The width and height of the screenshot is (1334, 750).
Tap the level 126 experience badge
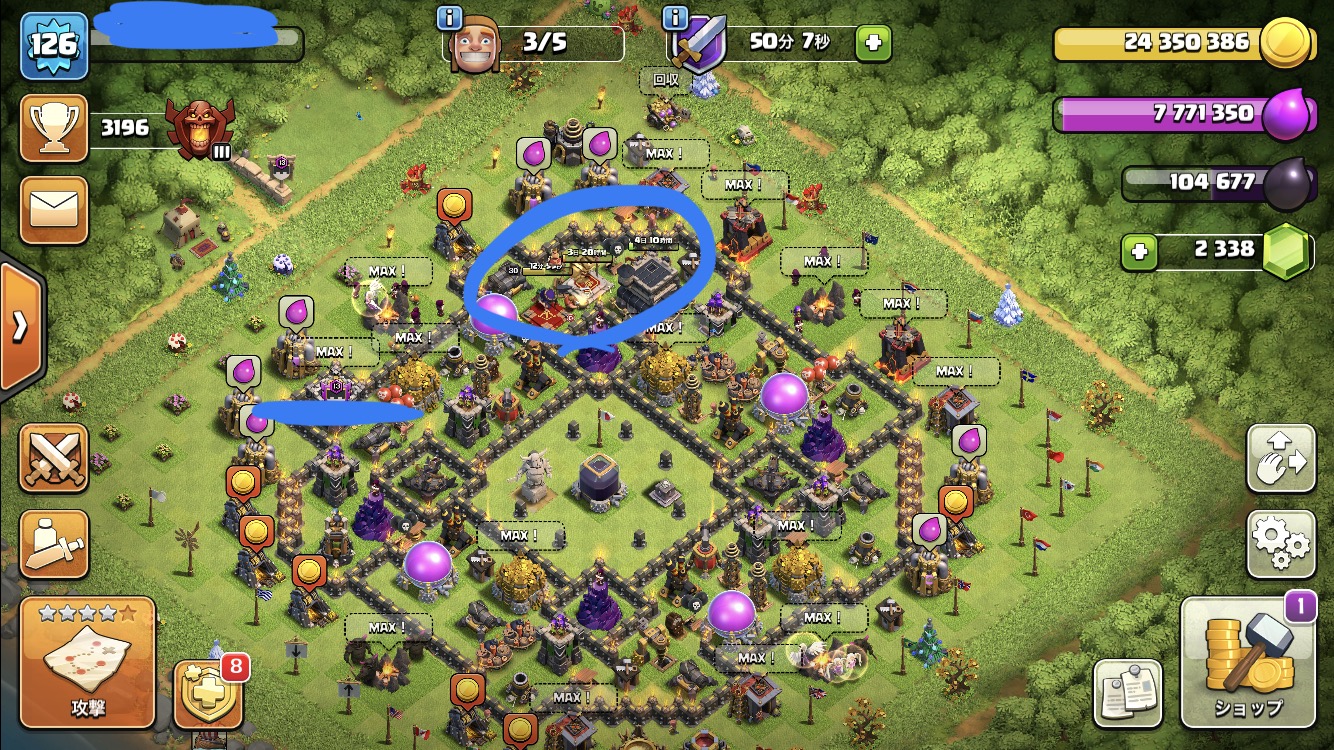click(x=54, y=45)
